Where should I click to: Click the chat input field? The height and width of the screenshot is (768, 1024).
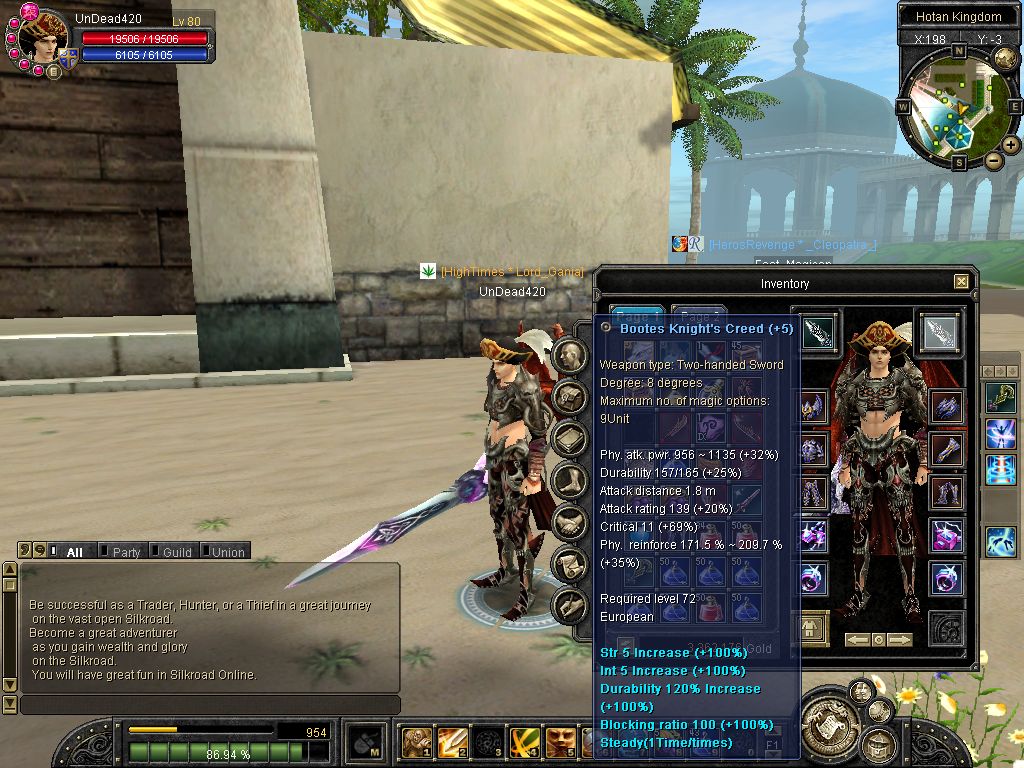[210, 705]
